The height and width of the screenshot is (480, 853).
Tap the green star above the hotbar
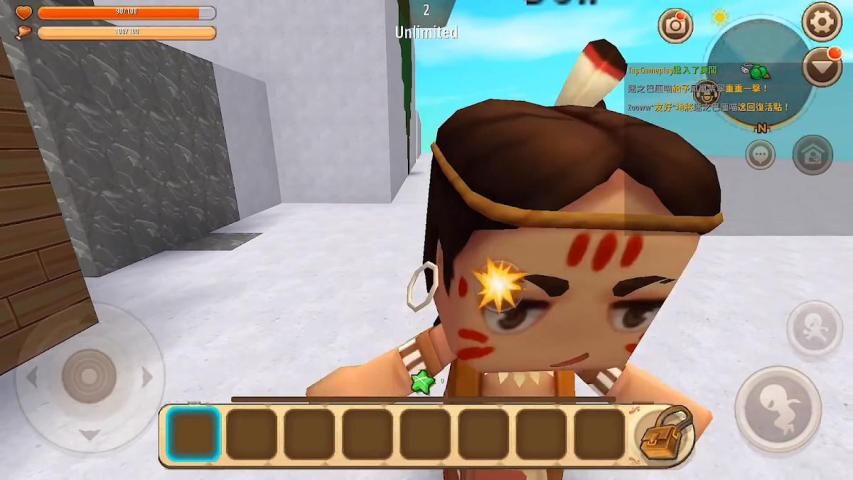[x=421, y=381]
